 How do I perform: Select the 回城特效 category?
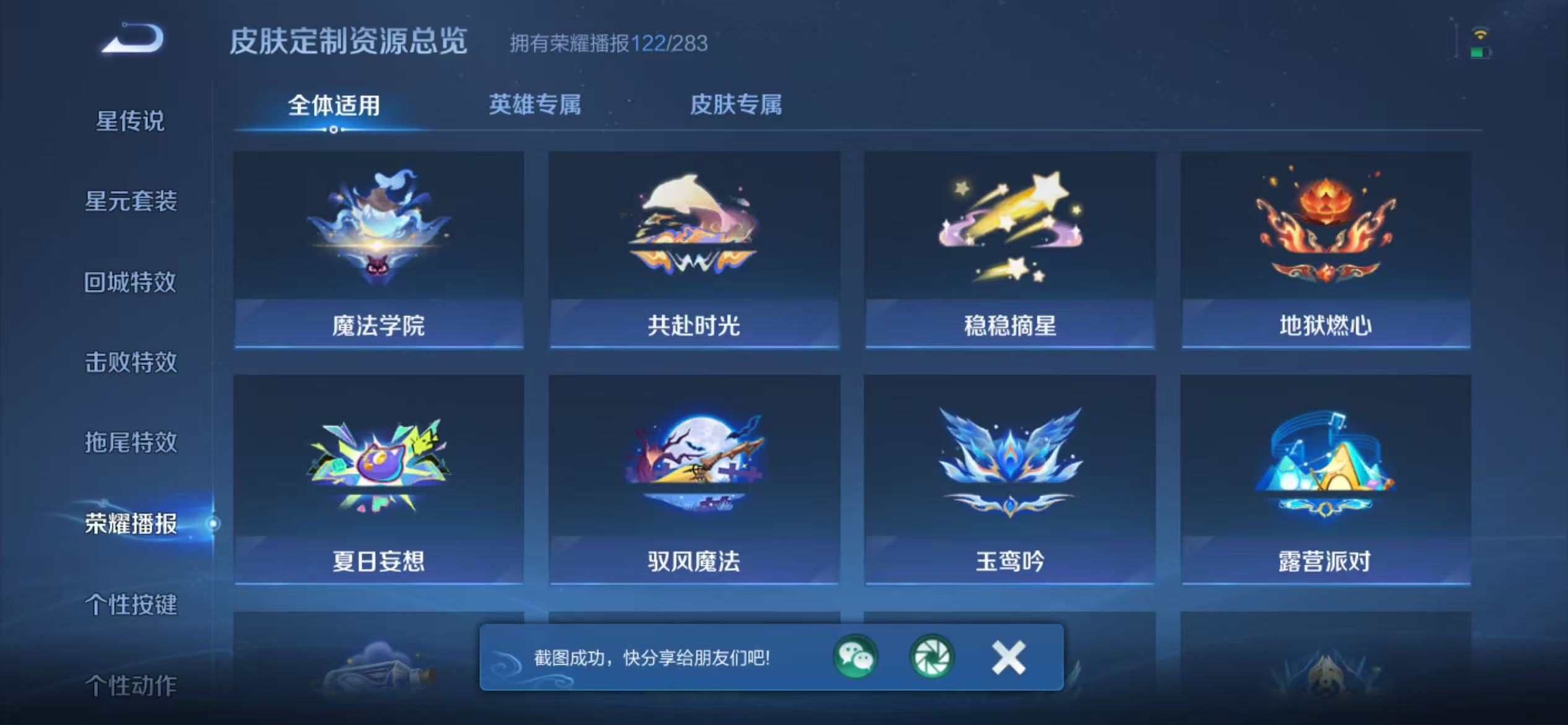click(x=131, y=282)
